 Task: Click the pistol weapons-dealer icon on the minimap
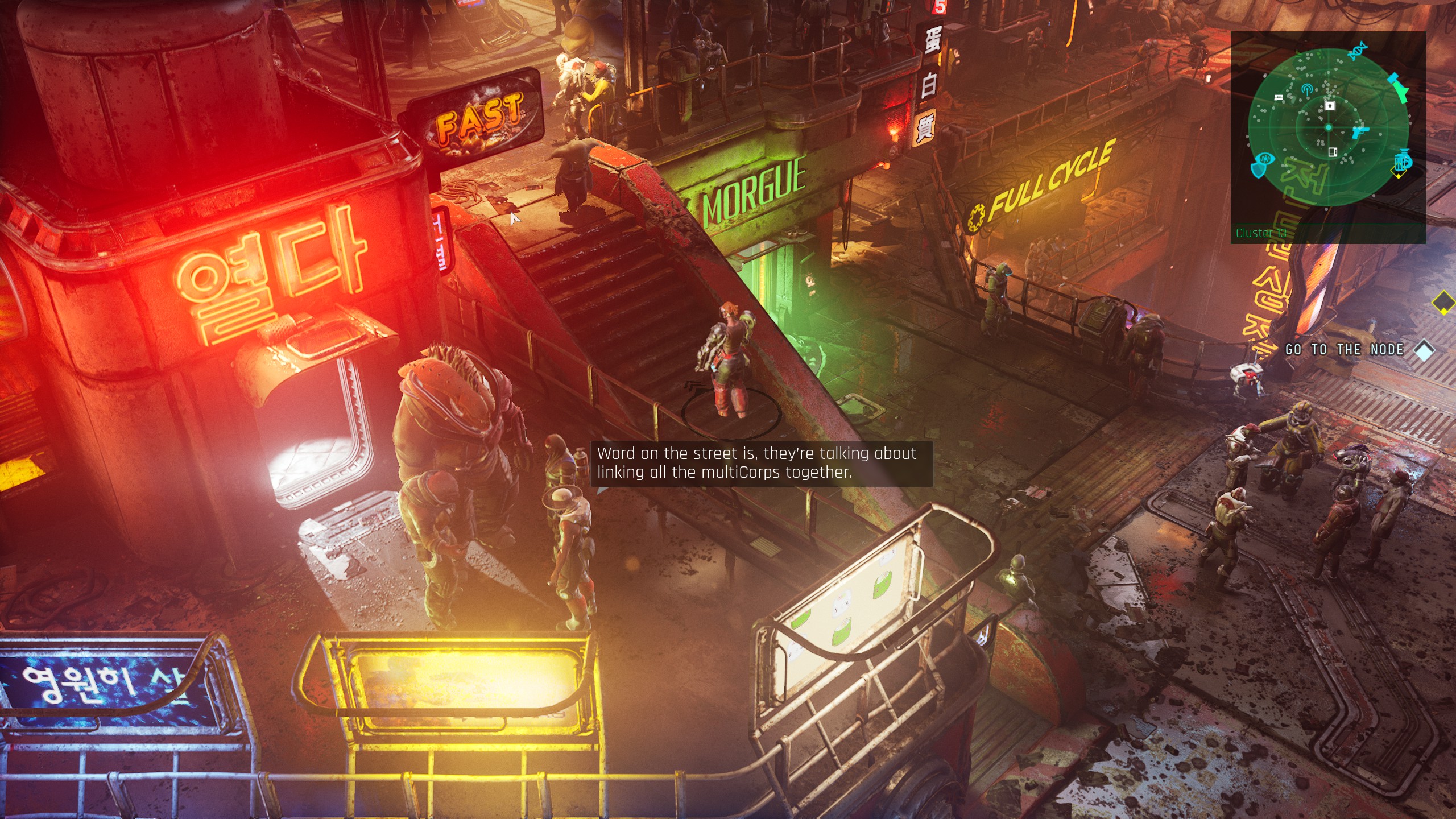(1359, 132)
